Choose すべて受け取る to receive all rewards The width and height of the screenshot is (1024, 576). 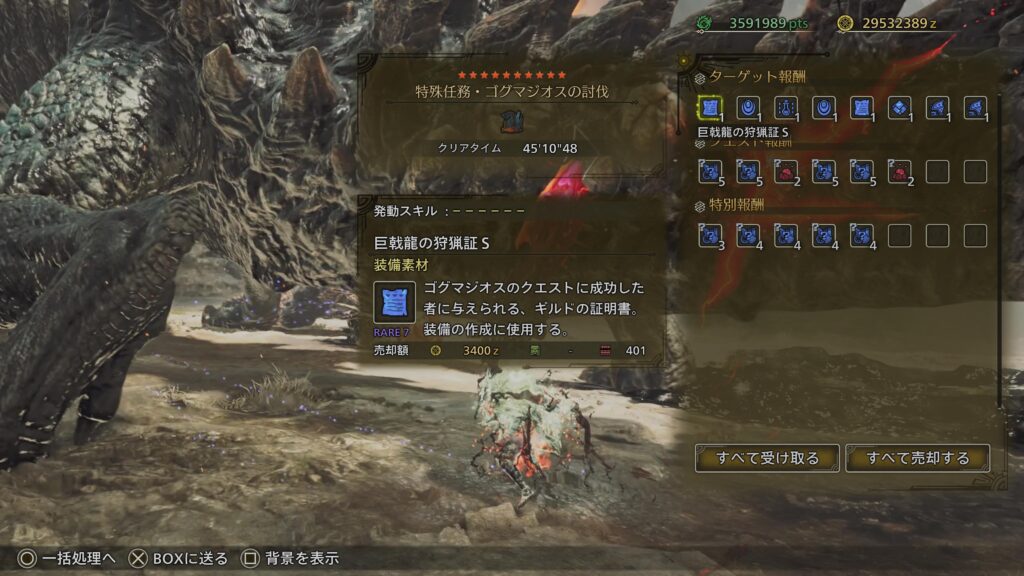(767, 458)
